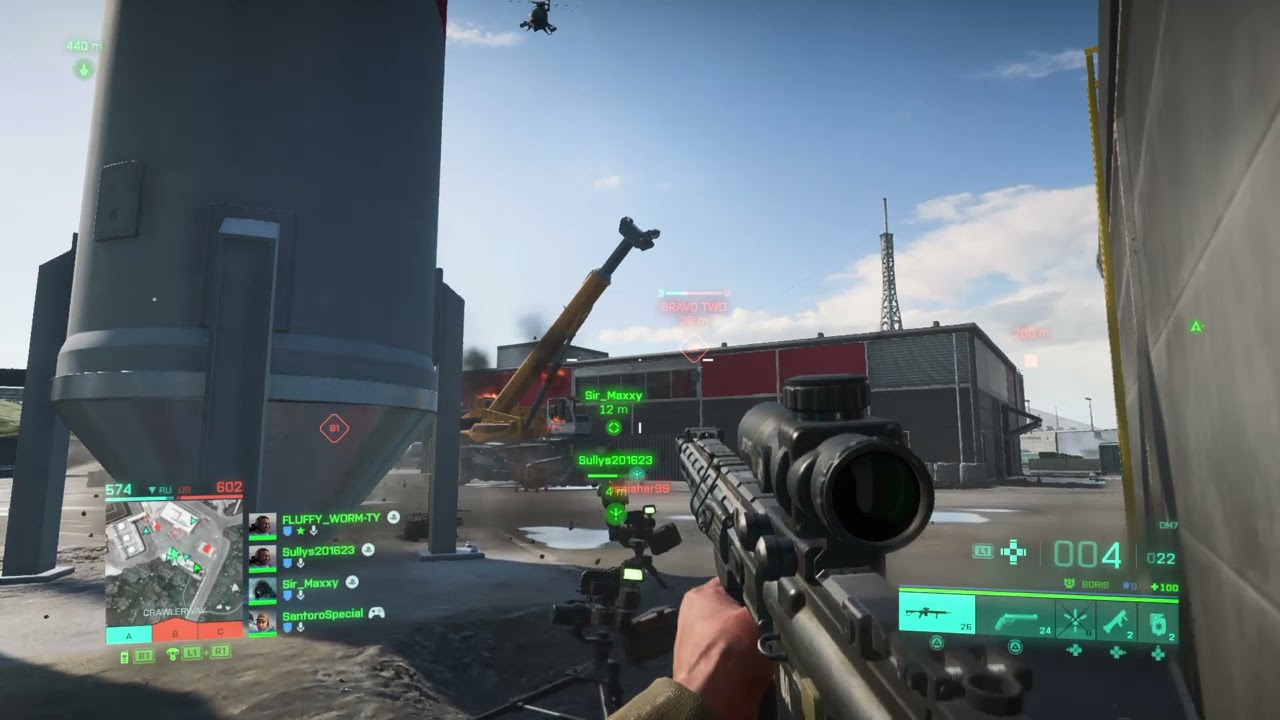Choose the rocket launcher gadget slot

click(x=1116, y=621)
